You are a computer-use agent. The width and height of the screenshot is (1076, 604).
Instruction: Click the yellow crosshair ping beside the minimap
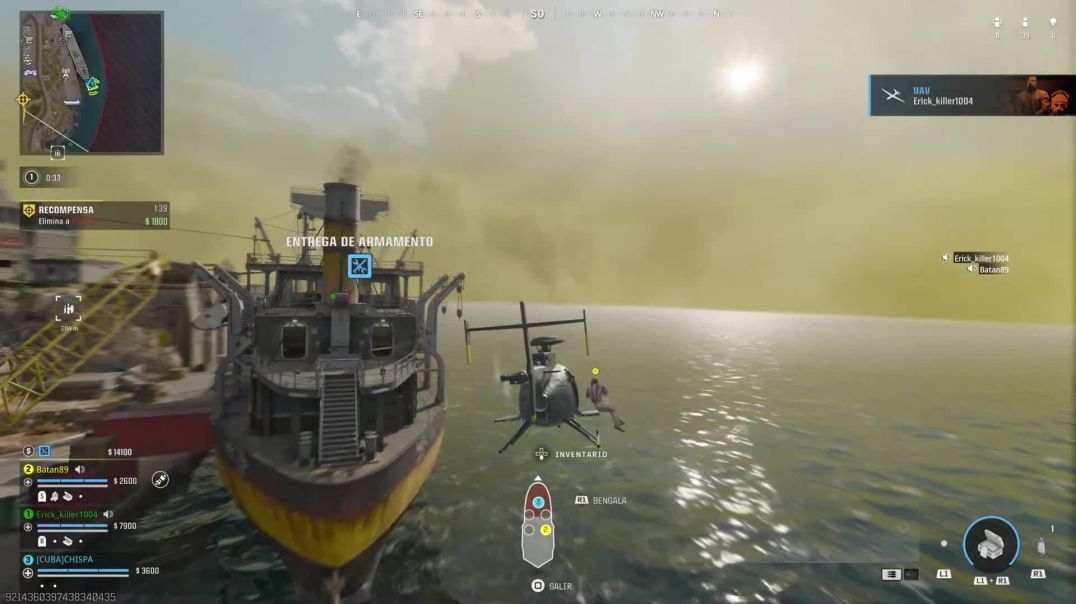22,100
